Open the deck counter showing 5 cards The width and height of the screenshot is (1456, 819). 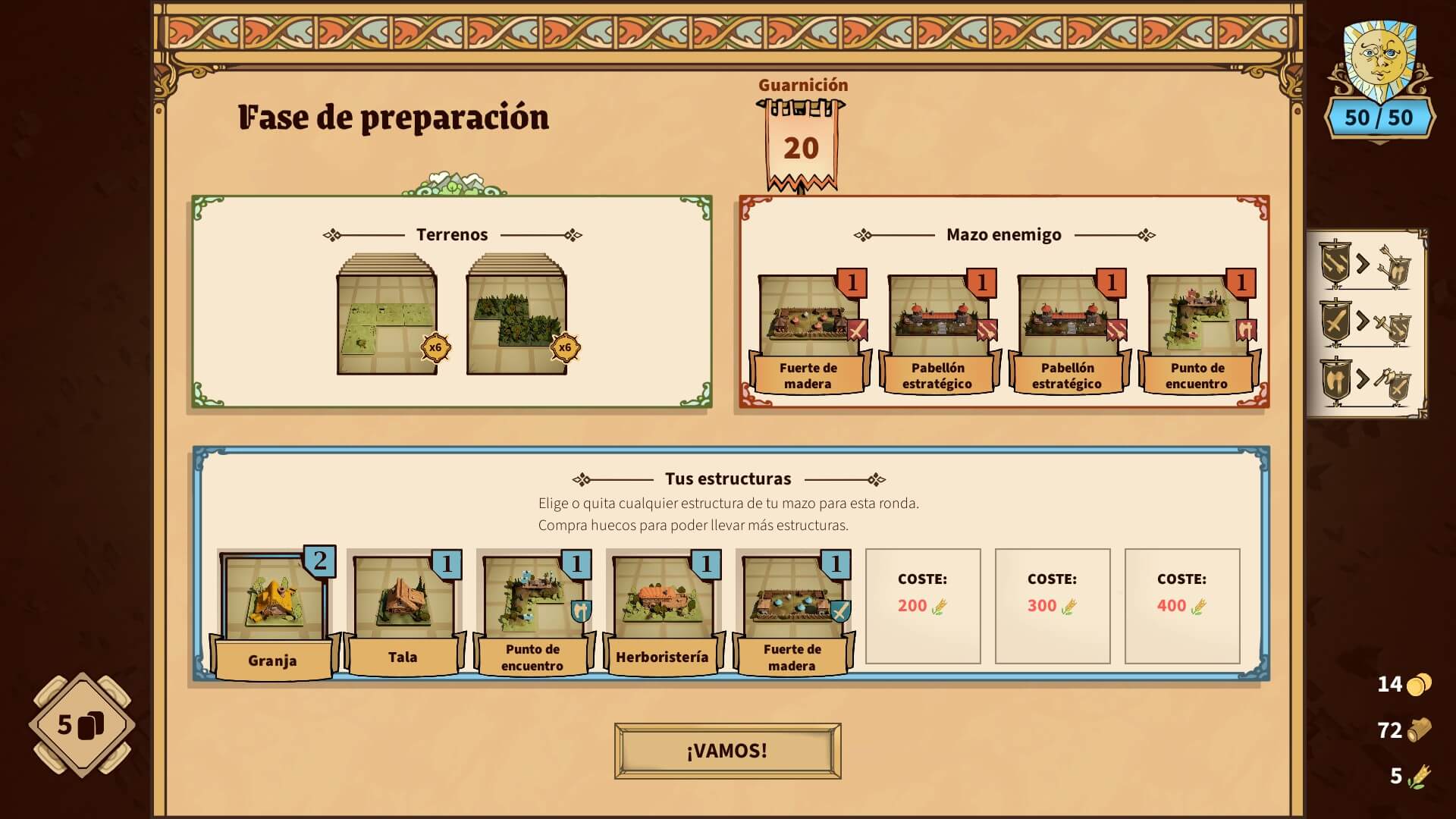click(82, 725)
